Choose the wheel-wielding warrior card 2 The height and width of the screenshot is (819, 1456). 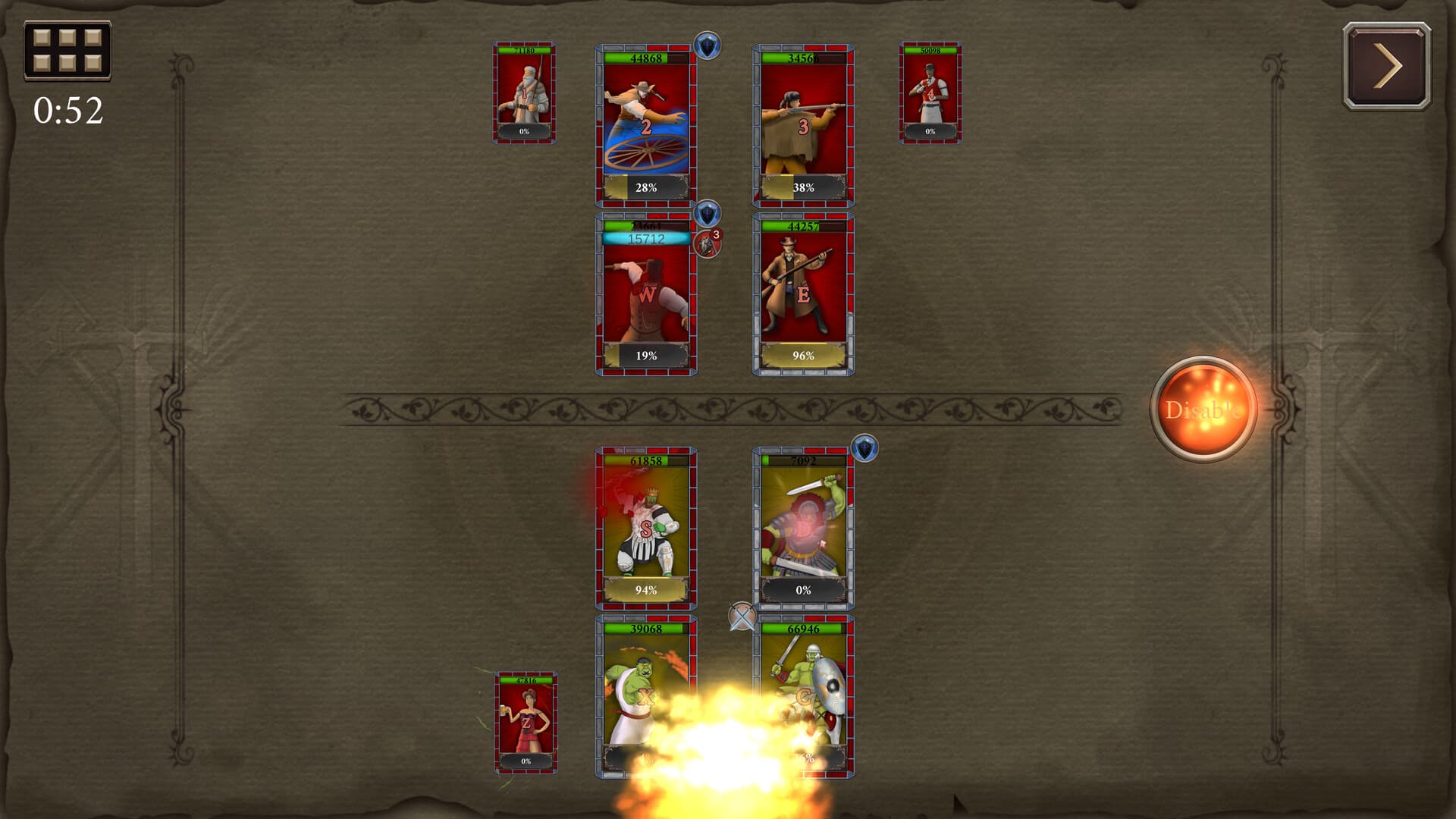(645, 125)
